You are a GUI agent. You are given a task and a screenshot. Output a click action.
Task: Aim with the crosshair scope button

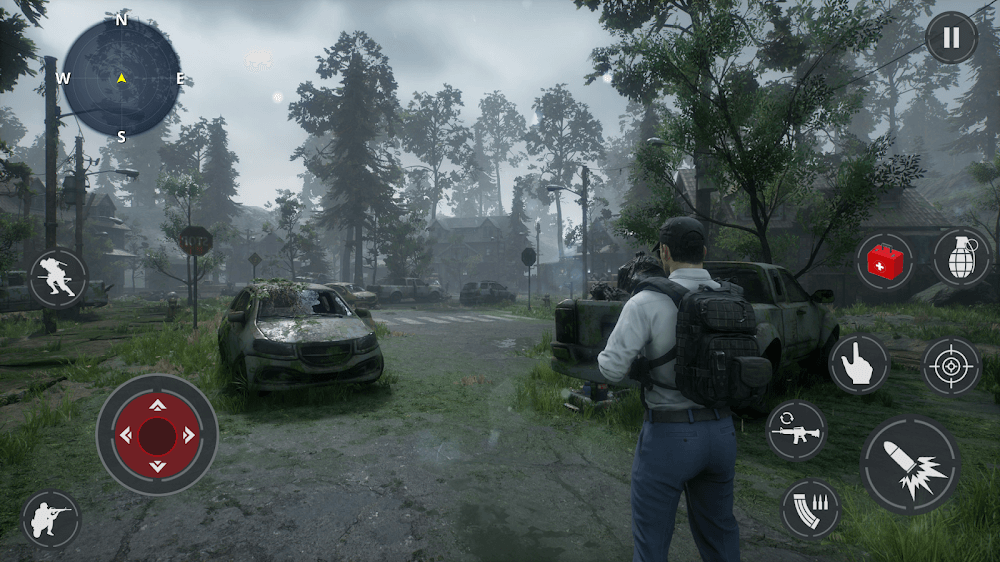(x=951, y=367)
